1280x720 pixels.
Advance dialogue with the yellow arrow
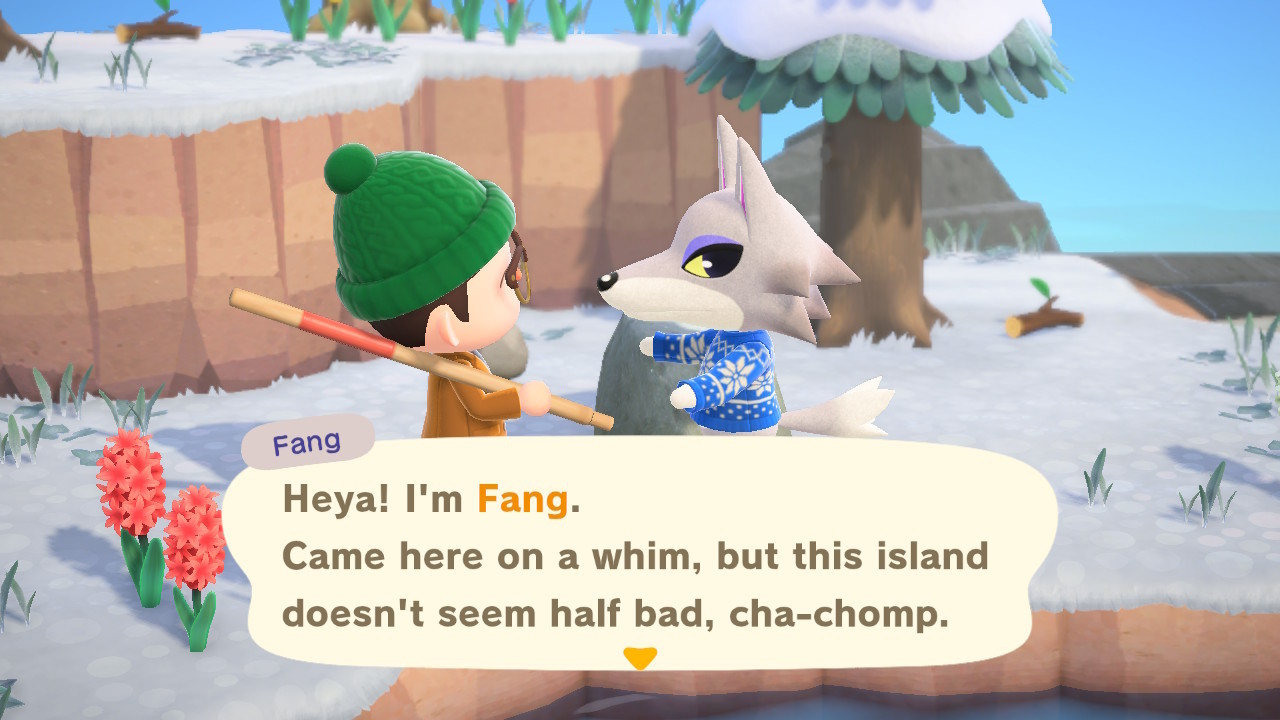(639, 658)
